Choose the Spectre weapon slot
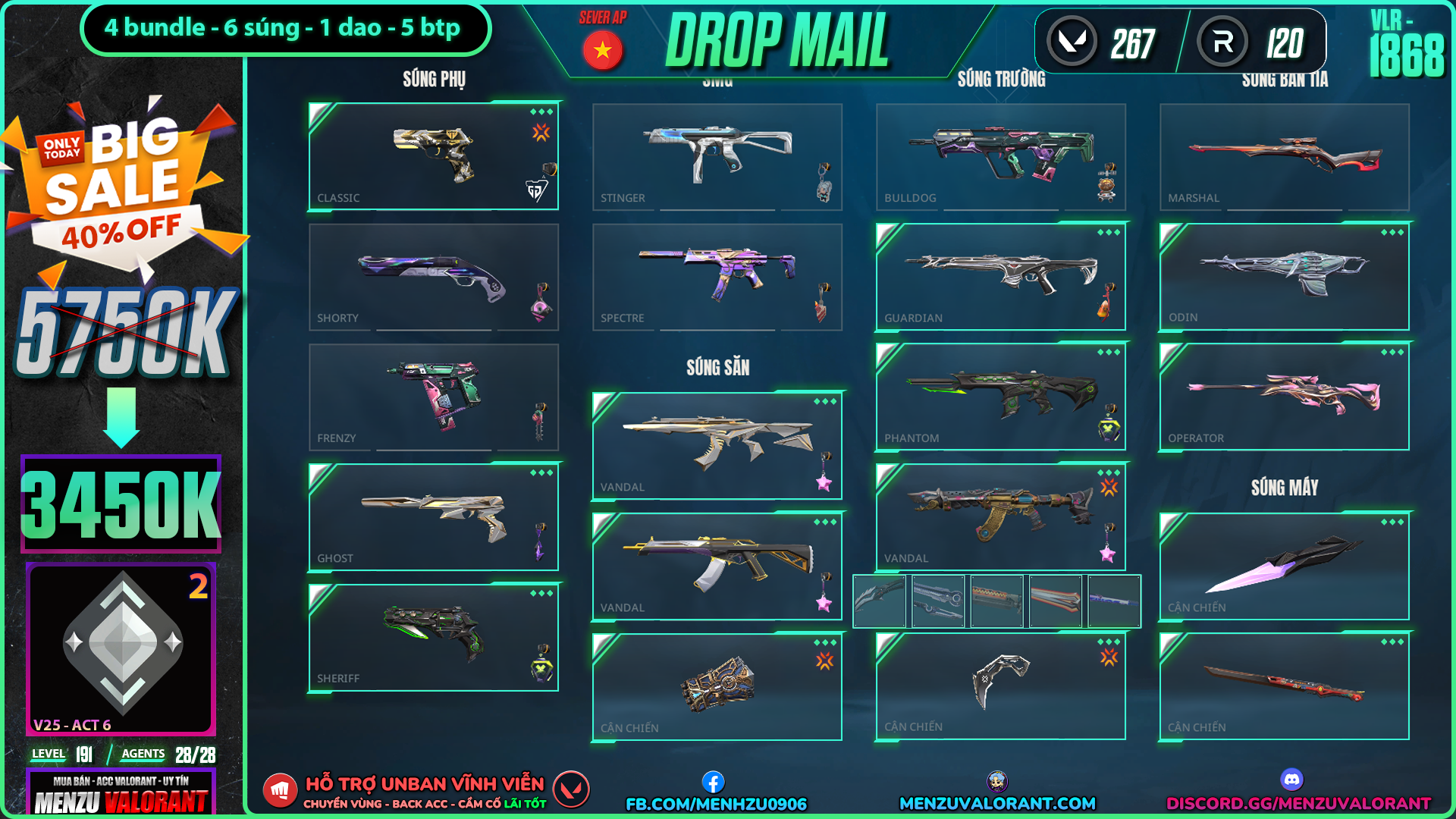This screenshot has height=819, width=1456. (x=717, y=277)
